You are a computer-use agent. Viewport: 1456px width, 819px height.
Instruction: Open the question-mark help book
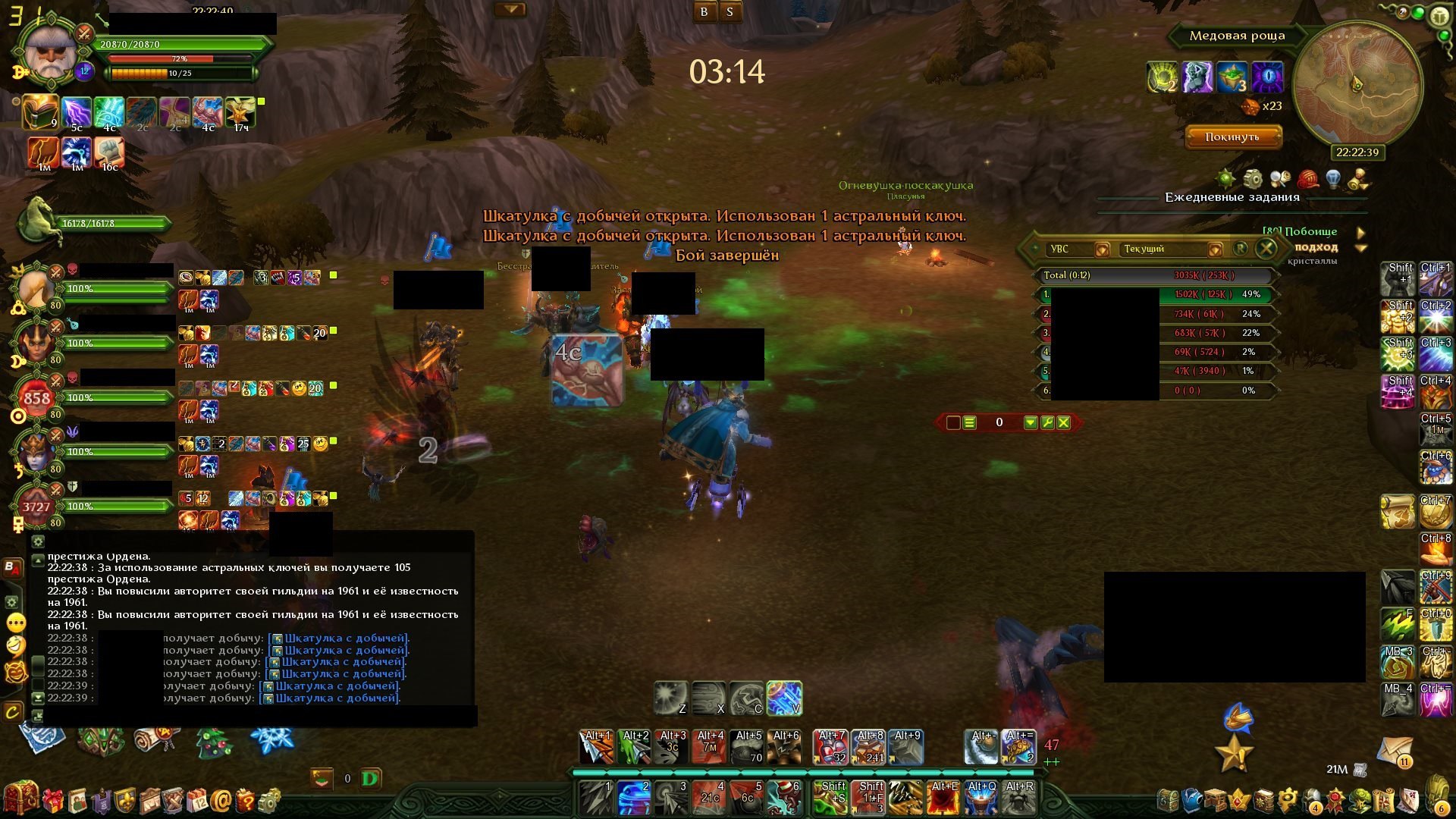(245, 800)
